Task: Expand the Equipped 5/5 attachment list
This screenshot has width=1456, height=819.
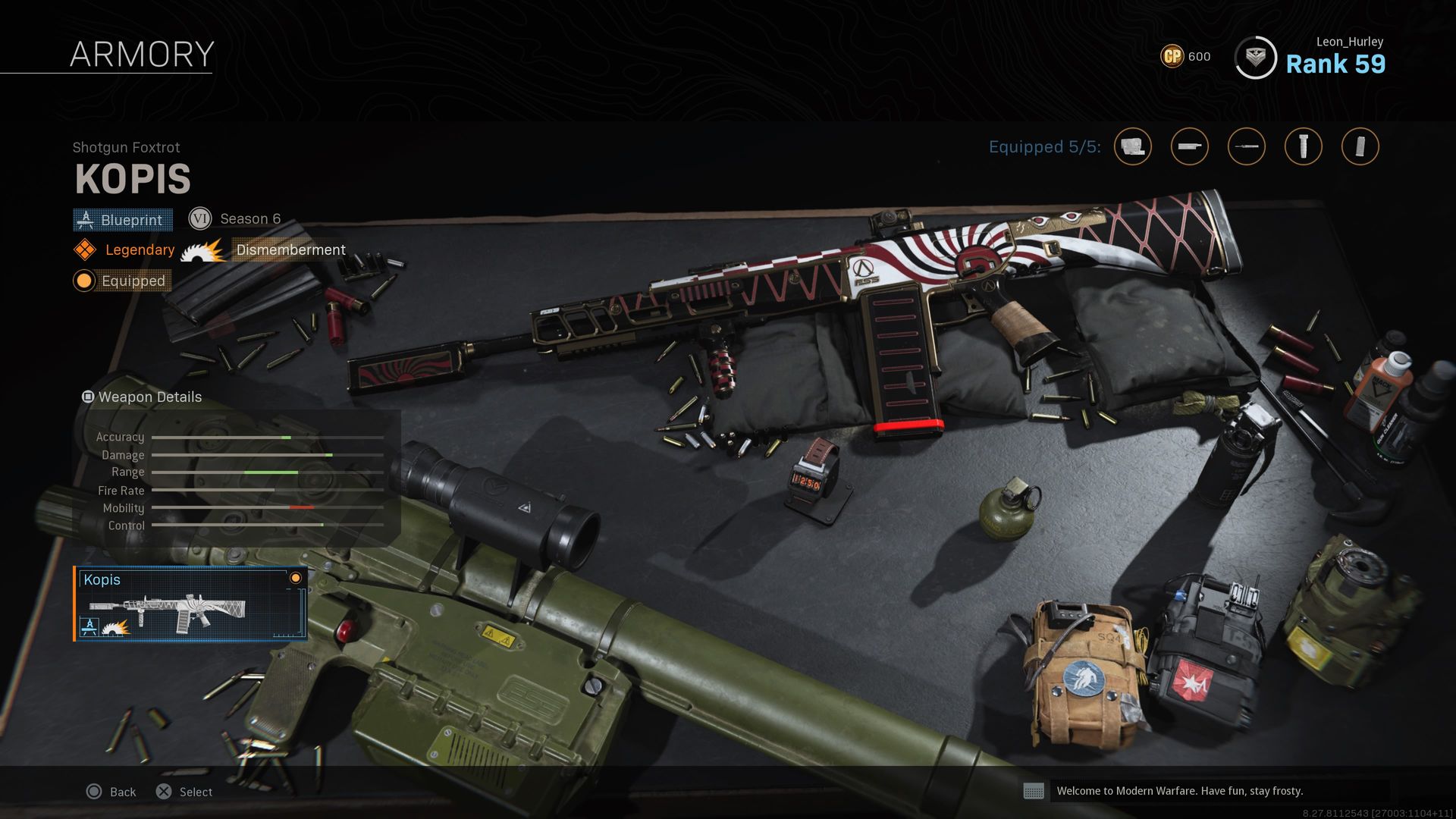Action: pos(1043,147)
